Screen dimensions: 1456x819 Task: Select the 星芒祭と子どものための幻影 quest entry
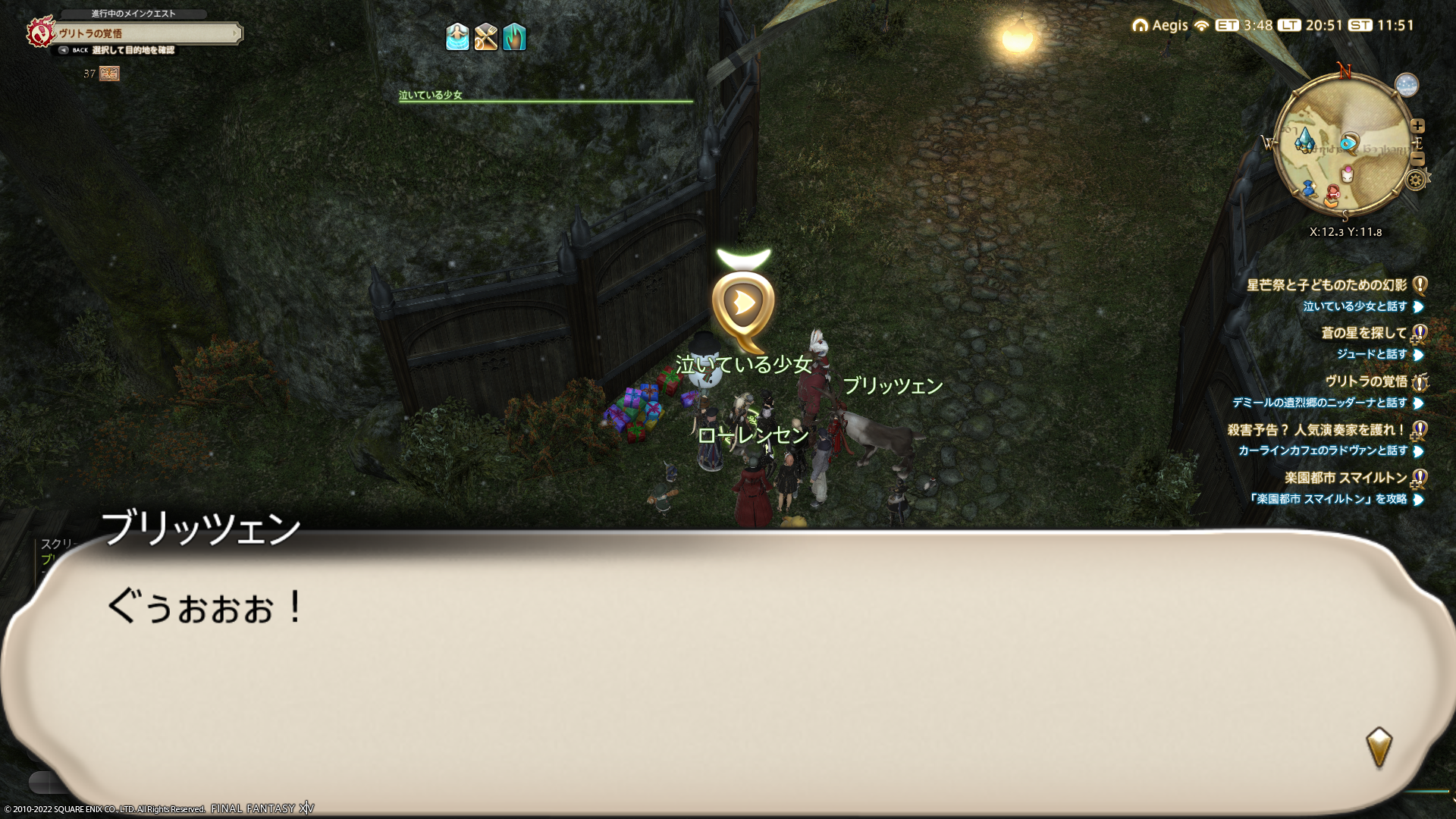1326,285
